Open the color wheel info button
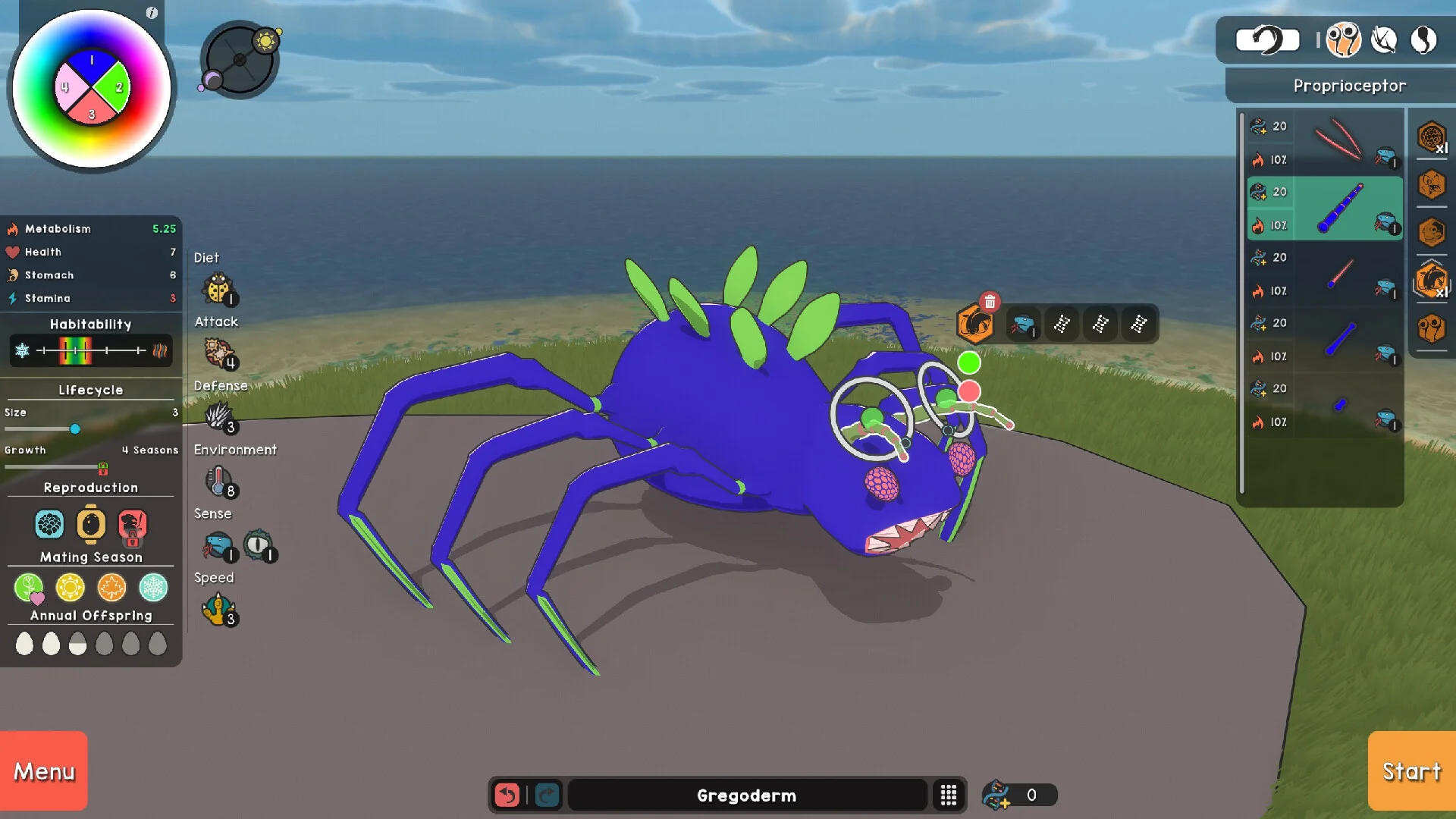The height and width of the screenshot is (819, 1456). coord(152,13)
